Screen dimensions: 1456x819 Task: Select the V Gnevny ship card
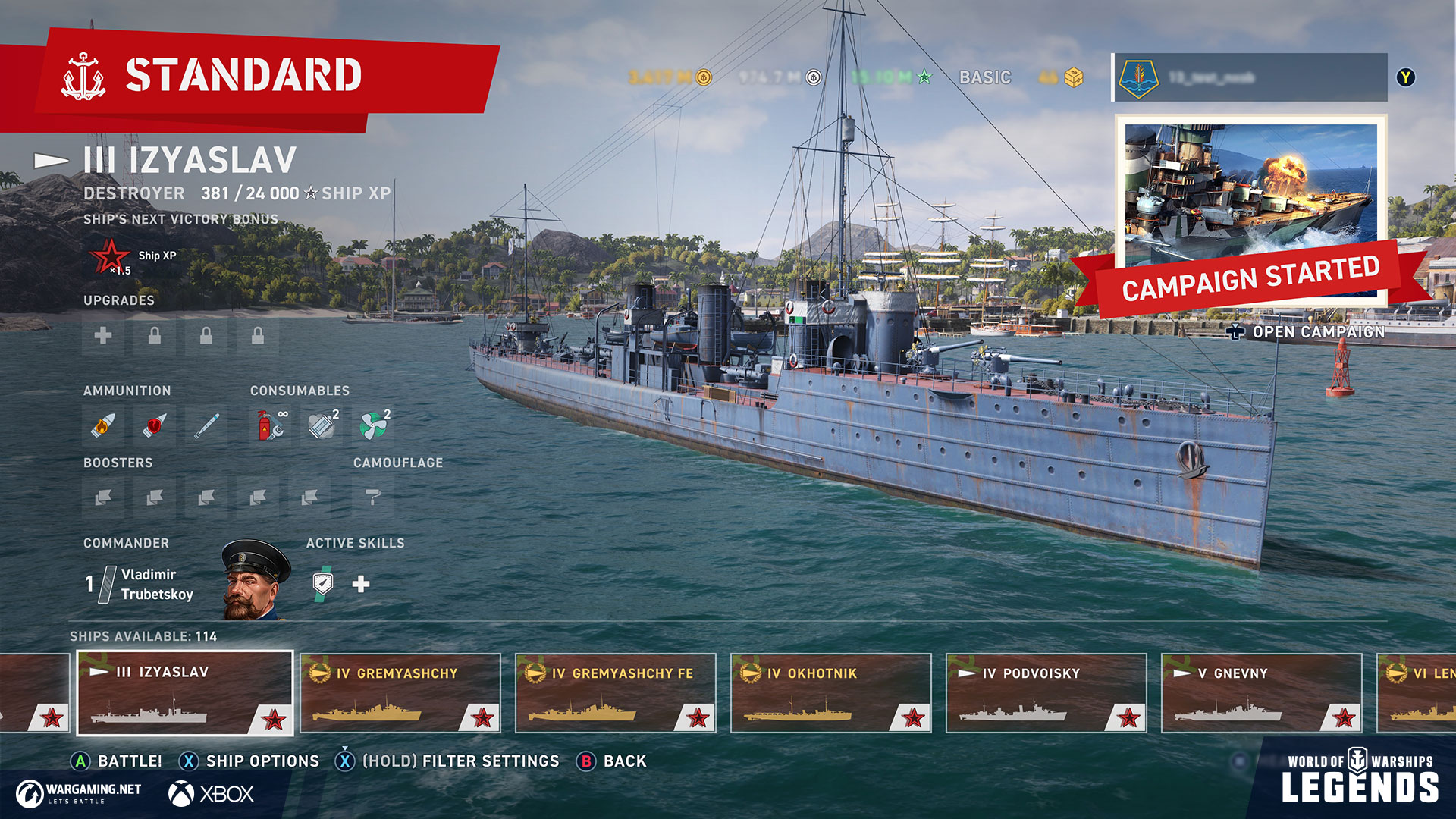(x=1261, y=693)
